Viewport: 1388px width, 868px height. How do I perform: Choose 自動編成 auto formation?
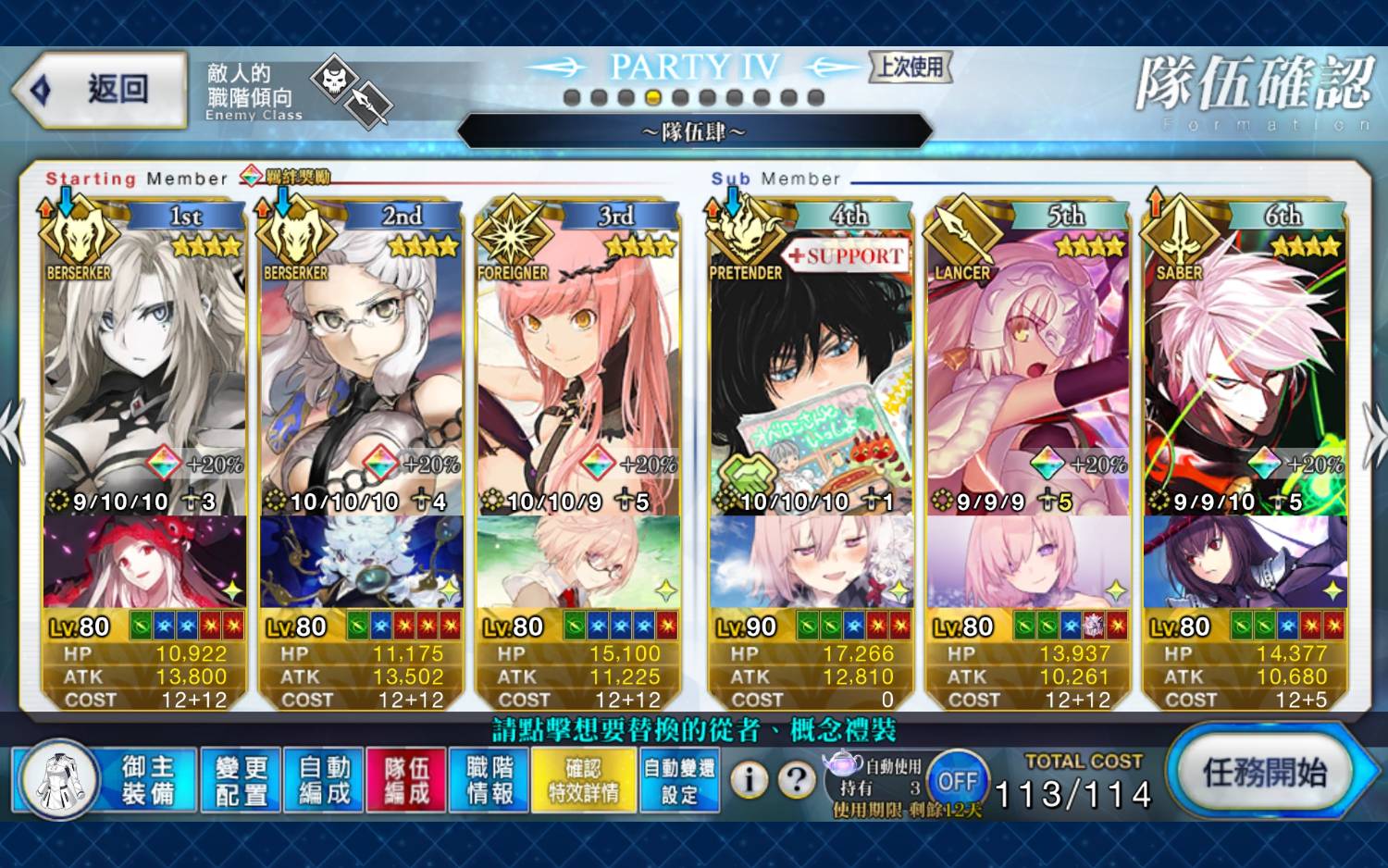point(324,780)
